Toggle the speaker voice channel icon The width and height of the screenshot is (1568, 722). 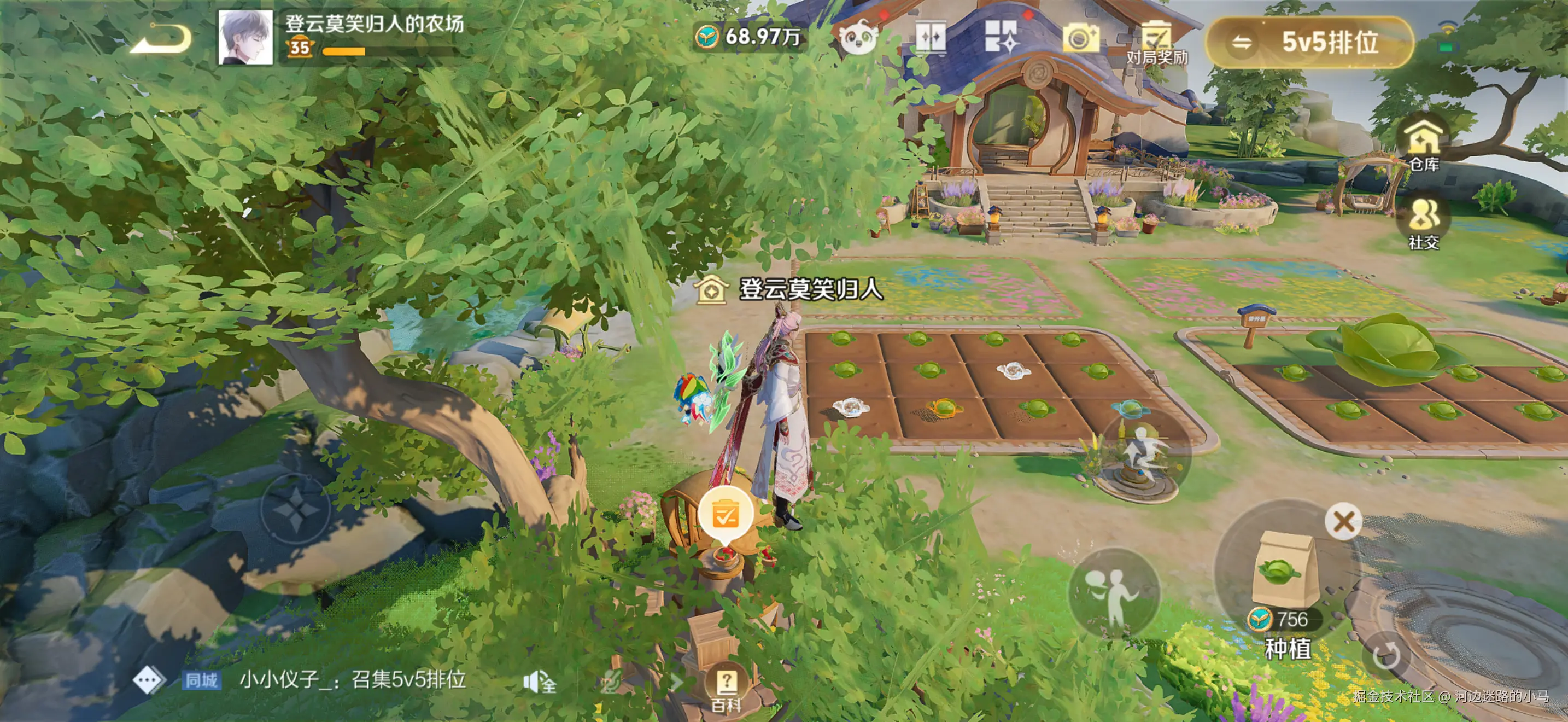[539, 683]
